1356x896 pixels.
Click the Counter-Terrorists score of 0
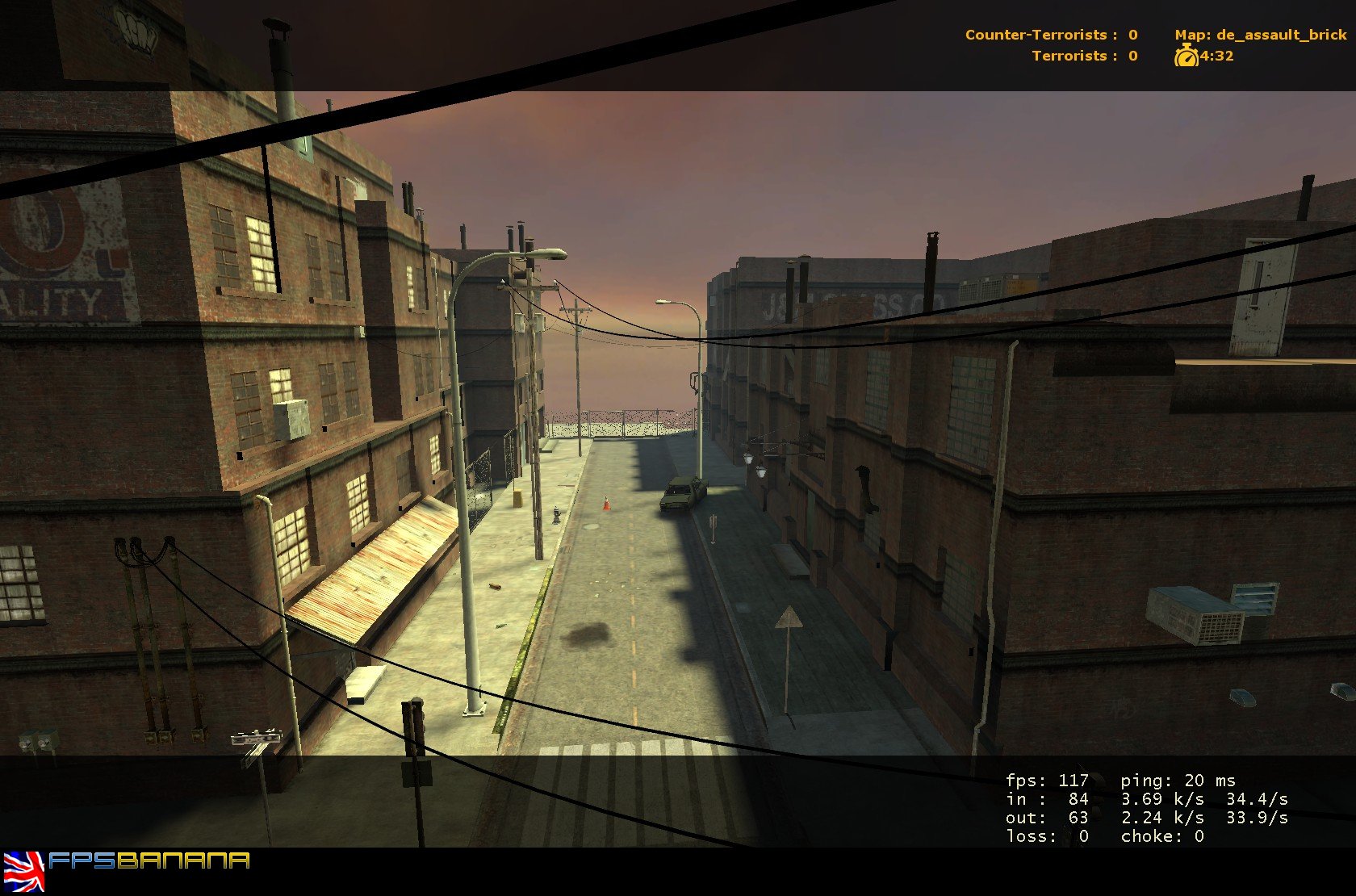[x=1132, y=35]
